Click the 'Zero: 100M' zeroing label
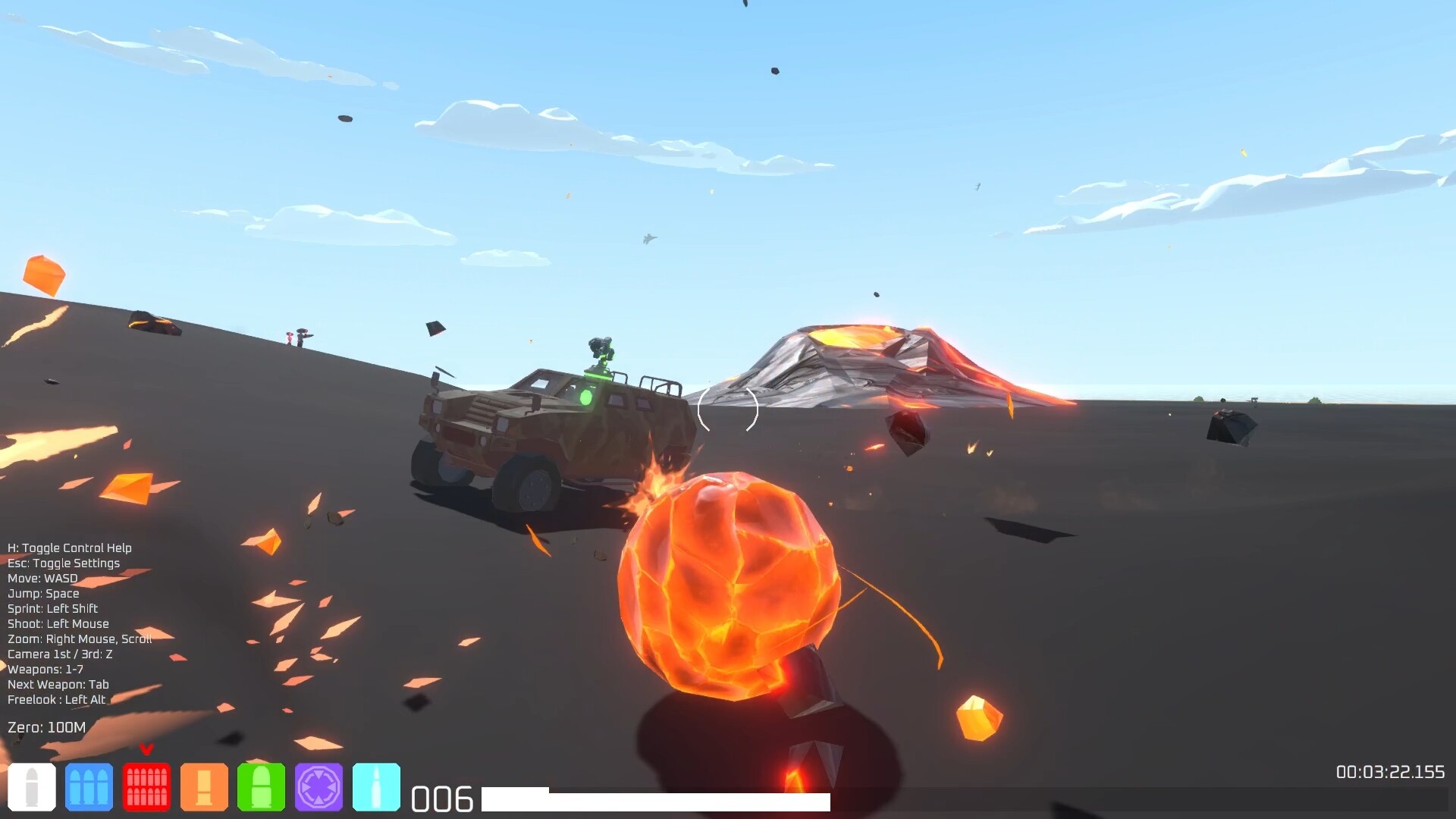The height and width of the screenshot is (819, 1456). pyautogui.click(x=45, y=726)
